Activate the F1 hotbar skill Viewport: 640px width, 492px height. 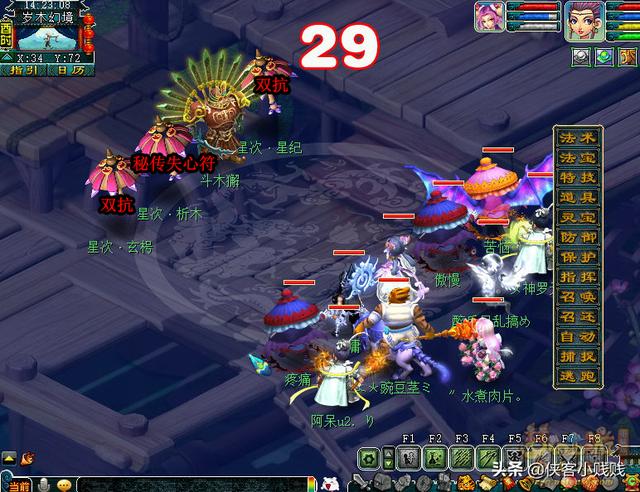408,459
